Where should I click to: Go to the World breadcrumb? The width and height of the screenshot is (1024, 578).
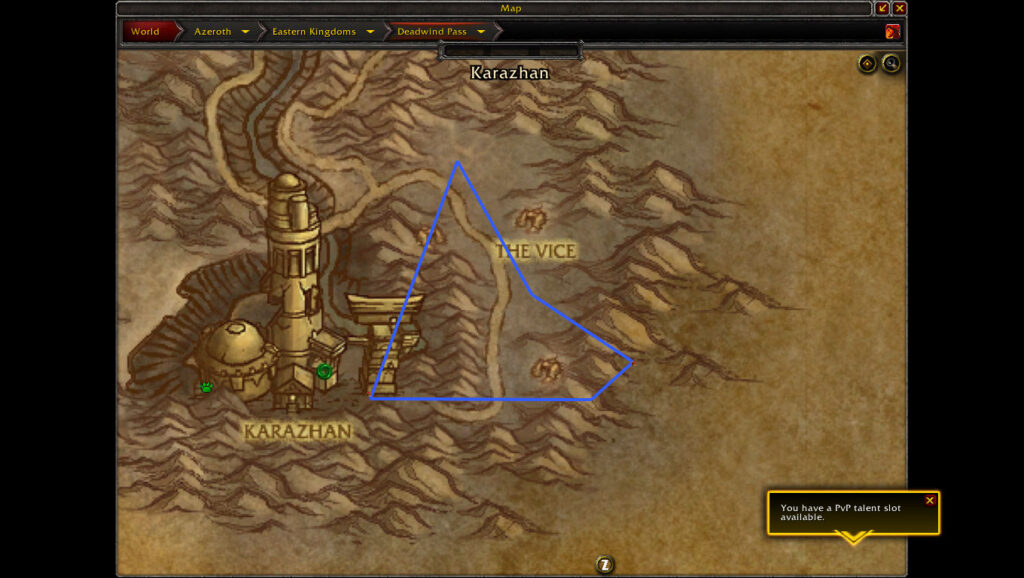coord(145,31)
